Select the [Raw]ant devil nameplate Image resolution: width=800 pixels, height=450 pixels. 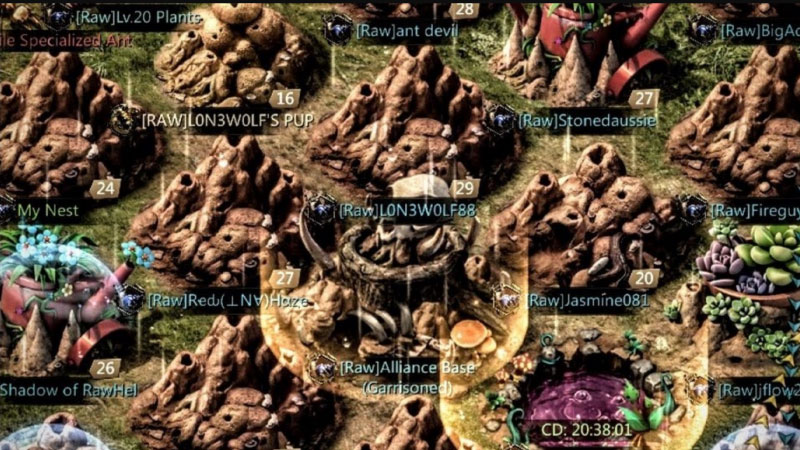406,30
